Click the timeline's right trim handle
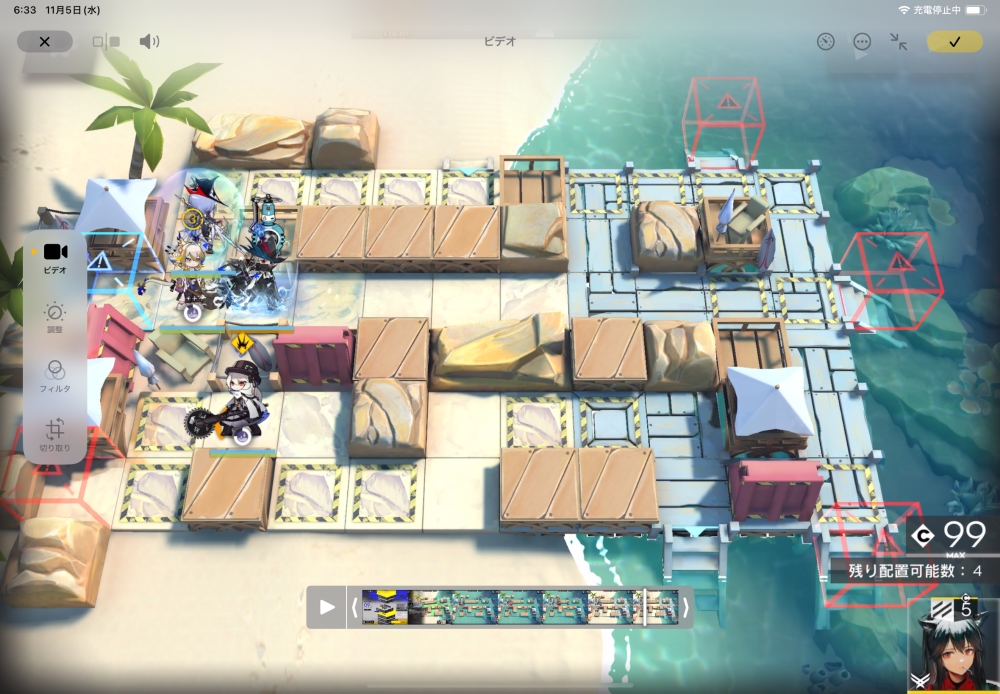The width and height of the screenshot is (1000, 694). pos(685,607)
